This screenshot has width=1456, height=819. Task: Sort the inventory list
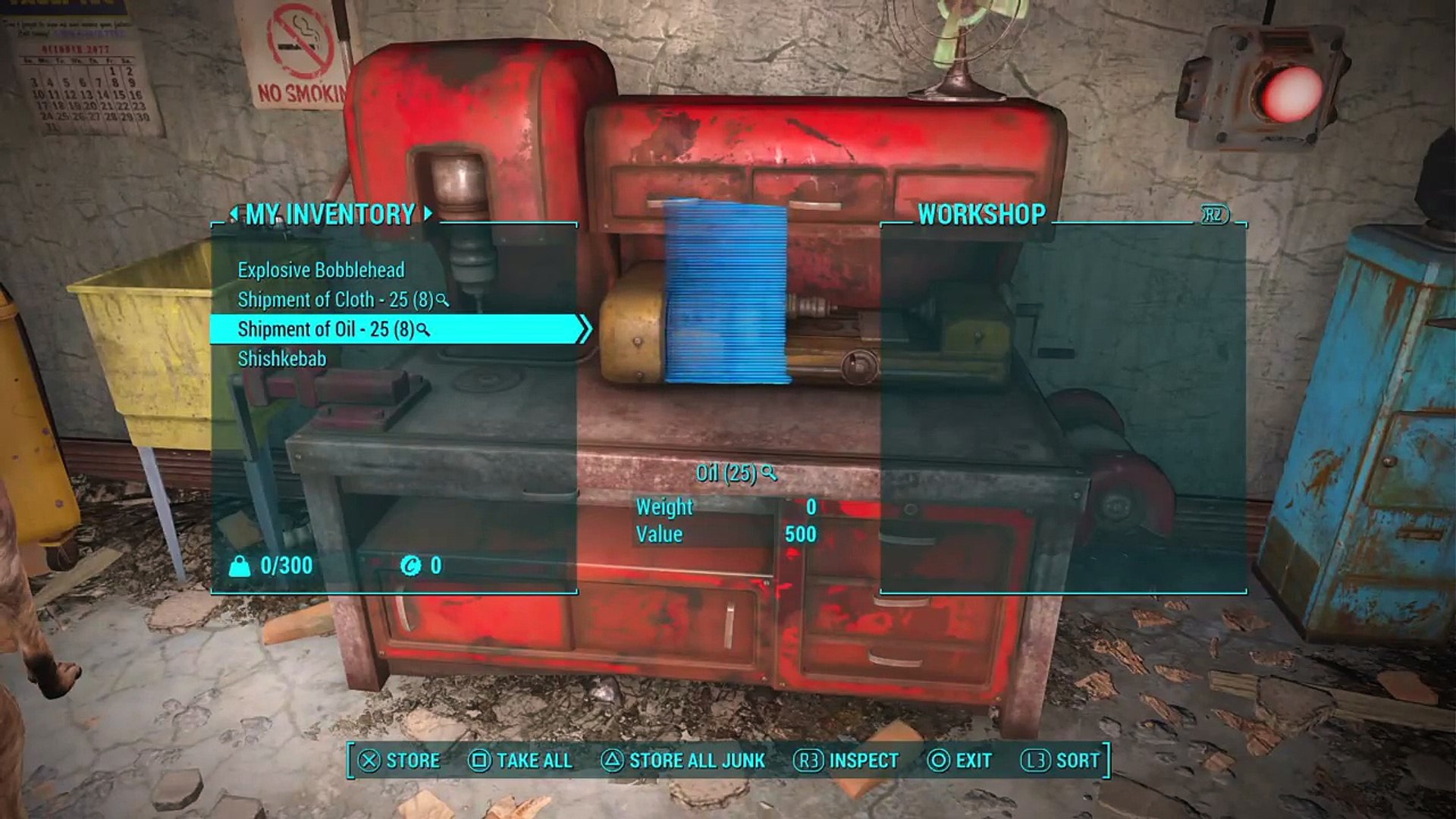point(1060,760)
